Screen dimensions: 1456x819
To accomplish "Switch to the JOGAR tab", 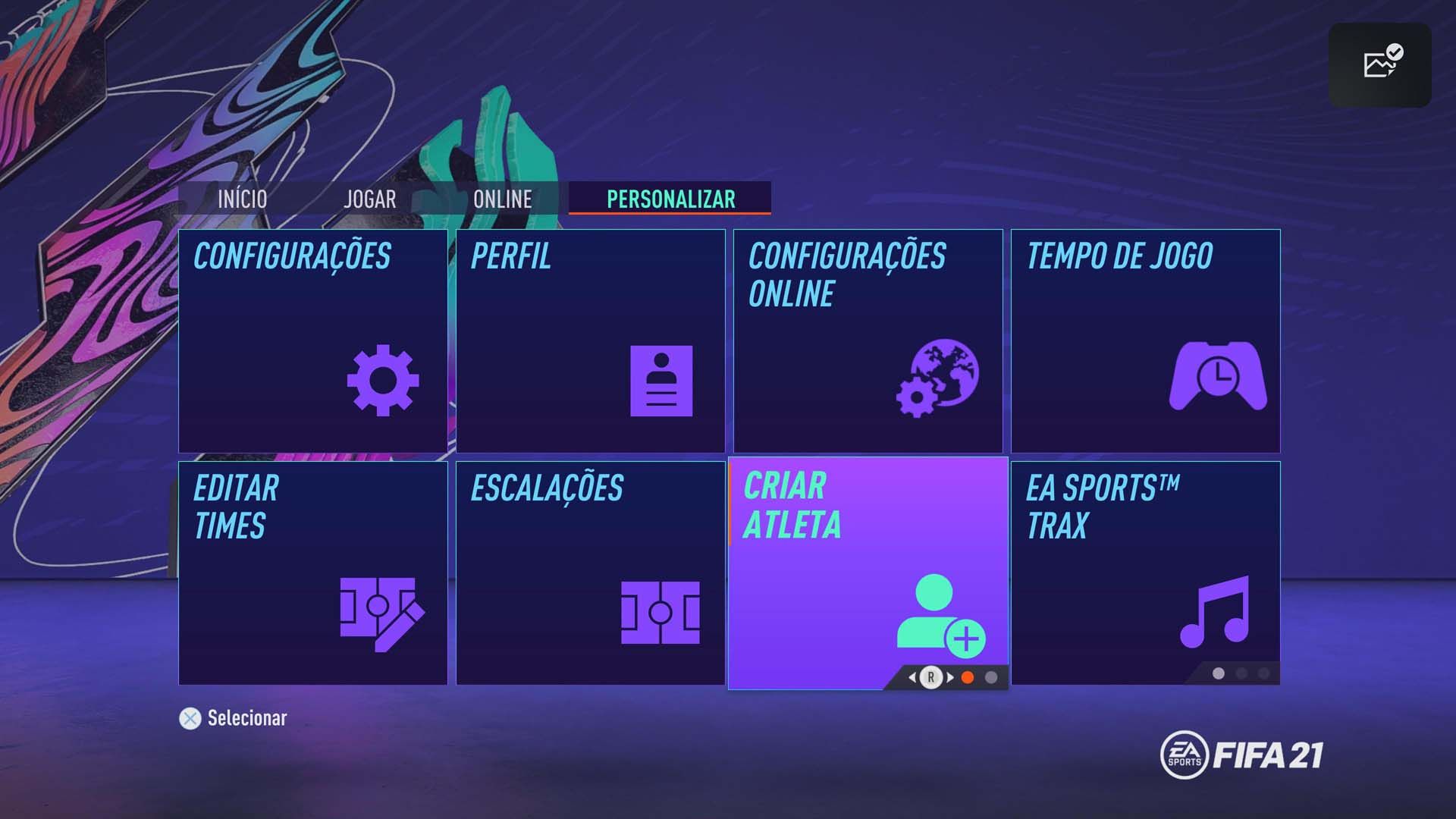I will pyautogui.click(x=369, y=199).
